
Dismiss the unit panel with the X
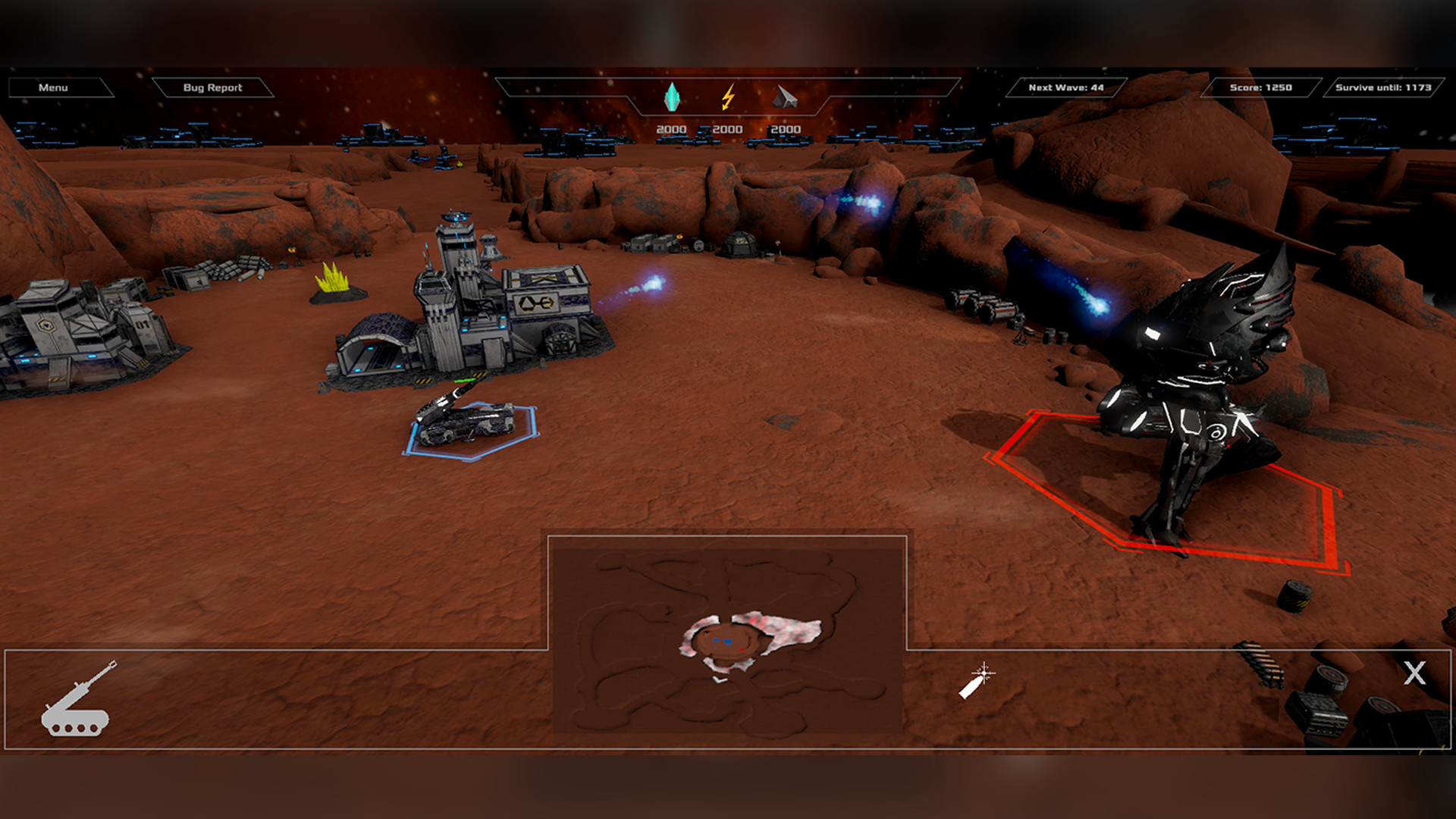(x=1412, y=672)
